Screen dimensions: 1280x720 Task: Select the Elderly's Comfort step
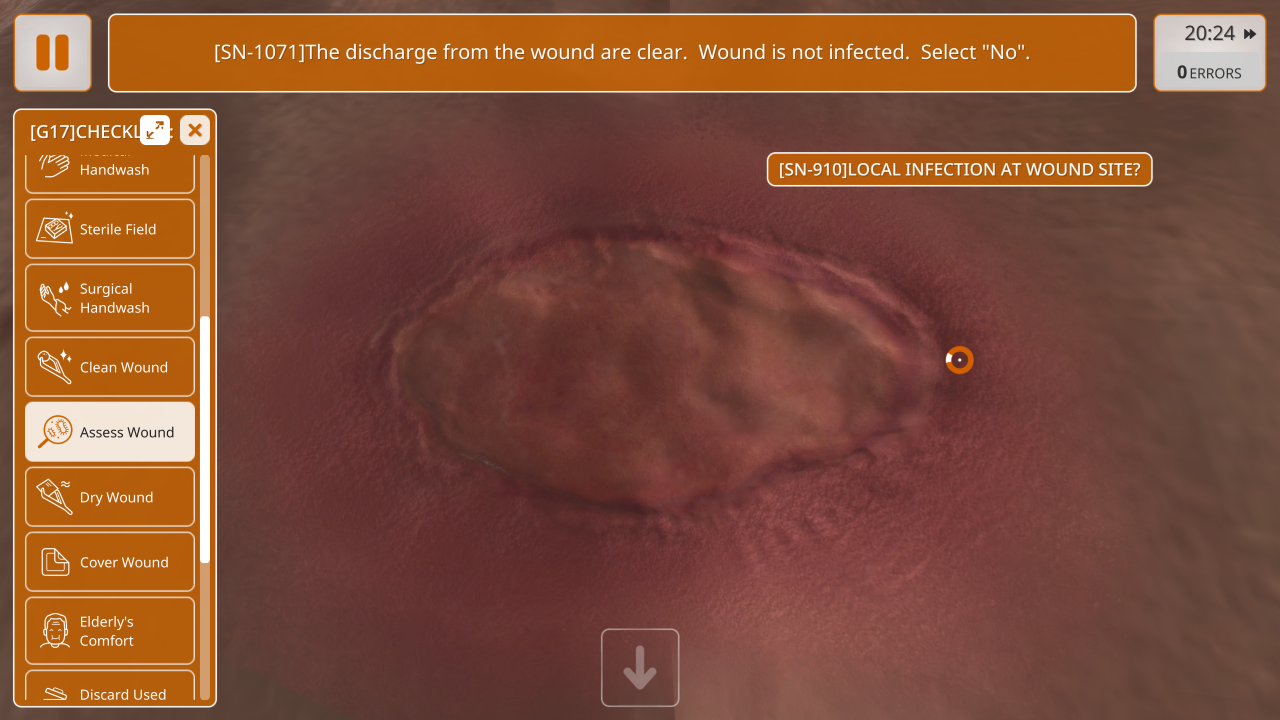click(x=110, y=631)
